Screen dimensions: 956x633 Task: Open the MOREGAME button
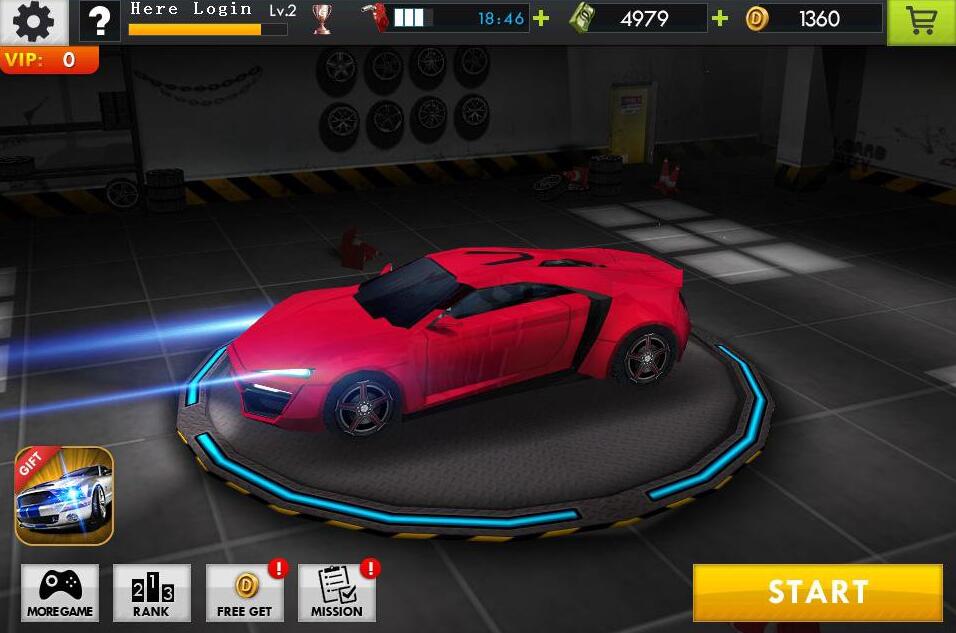pos(60,593)
